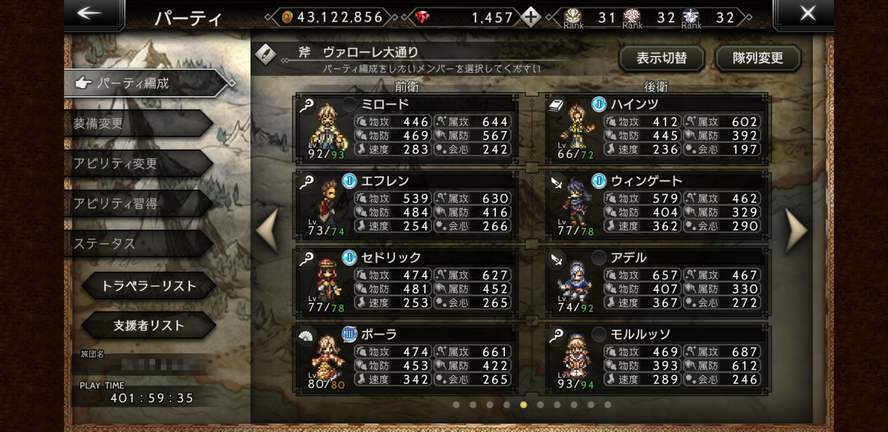Screen dimensions: 888x432
Task: Open パーティ編成 menu entry
Action: (140, 84)
